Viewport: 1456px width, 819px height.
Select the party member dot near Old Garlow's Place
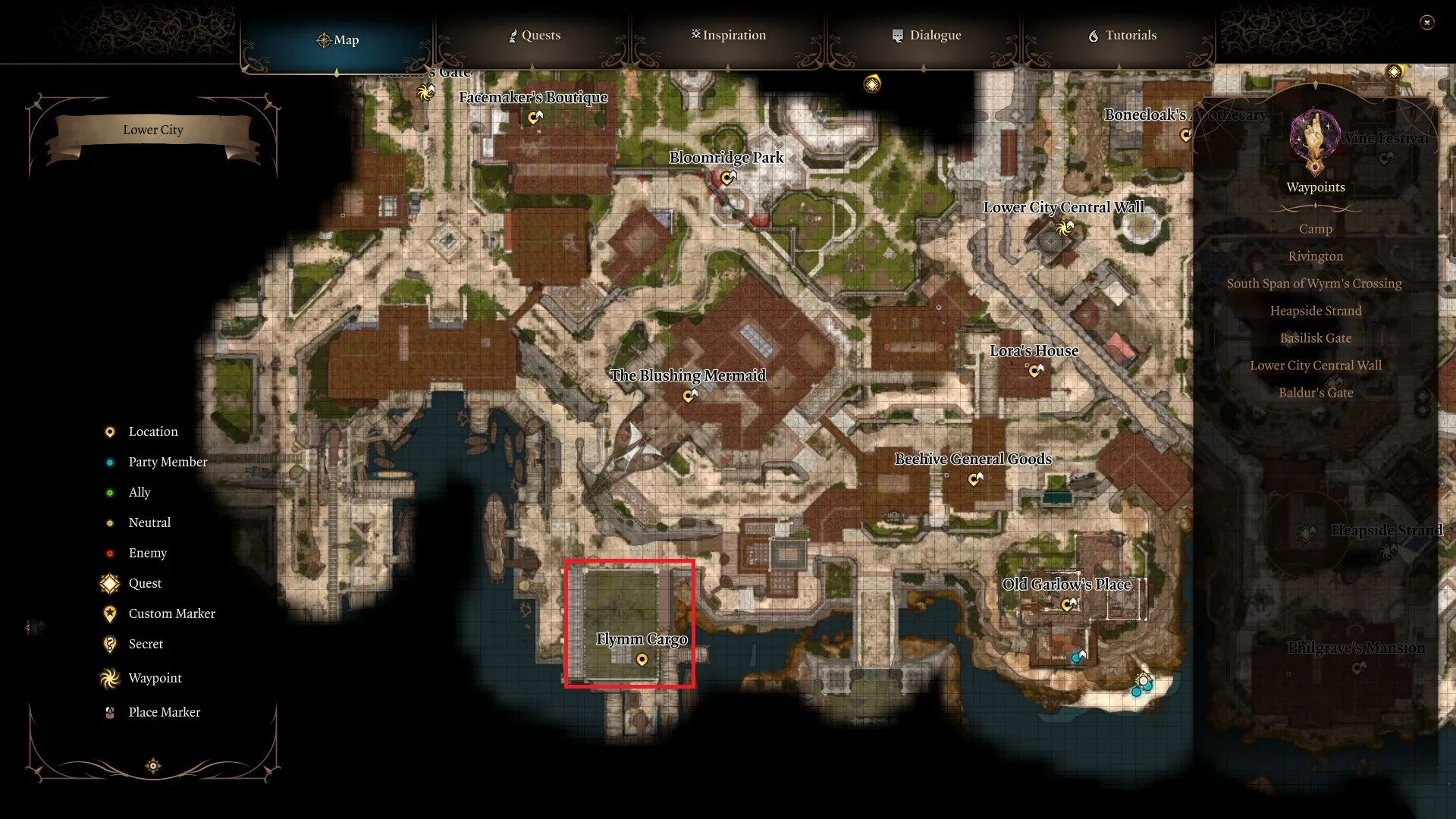(1075, 657)
